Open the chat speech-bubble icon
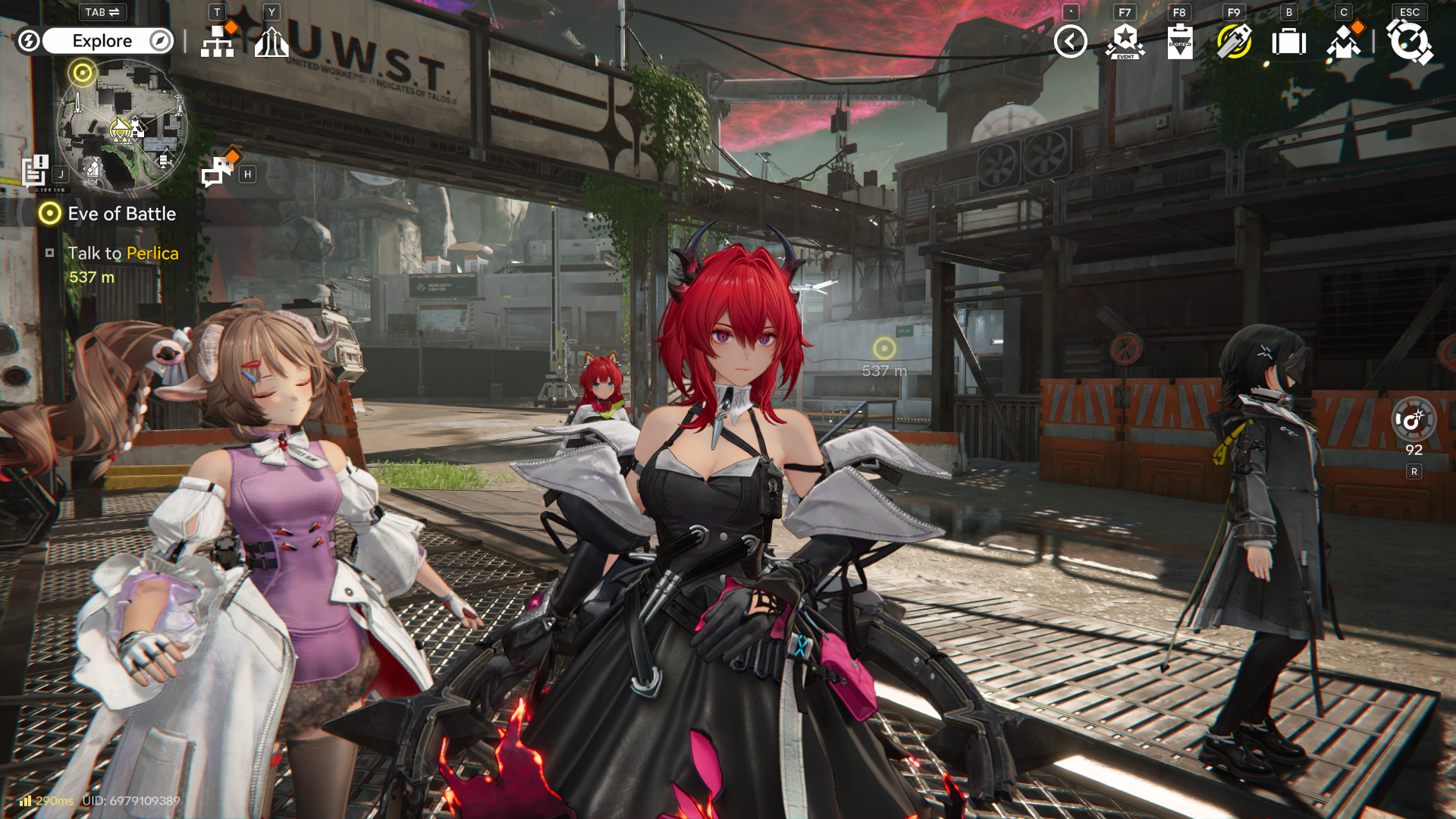Screen dimensions: 1456x819 [218, 171]
